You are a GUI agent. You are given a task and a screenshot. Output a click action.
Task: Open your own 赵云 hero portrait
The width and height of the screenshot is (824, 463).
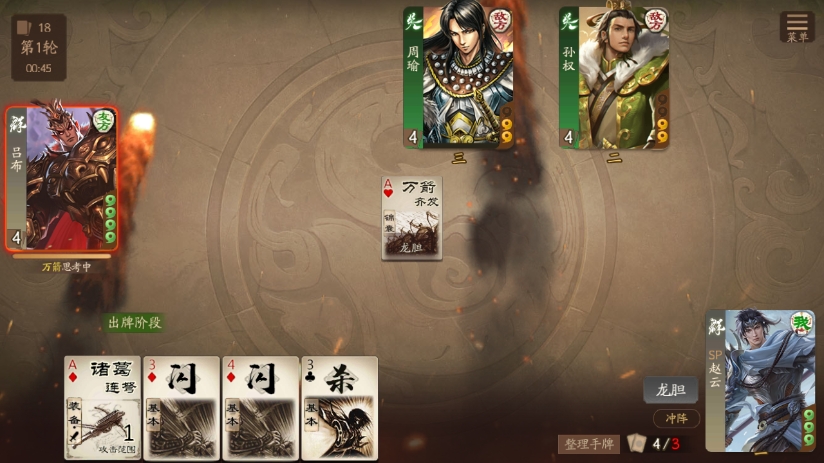(x=760, y=380)
